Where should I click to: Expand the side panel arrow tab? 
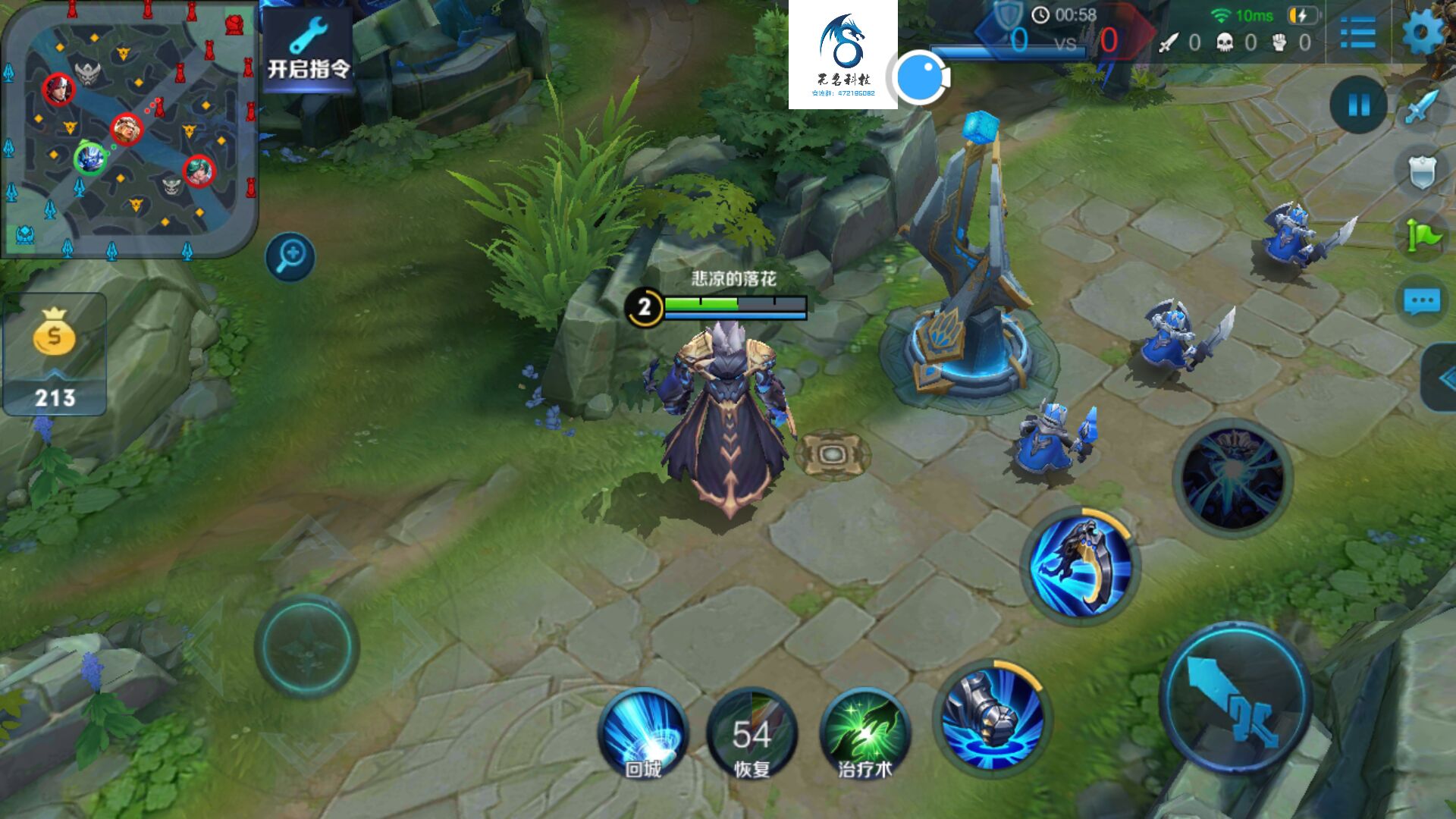point(1440,378)
